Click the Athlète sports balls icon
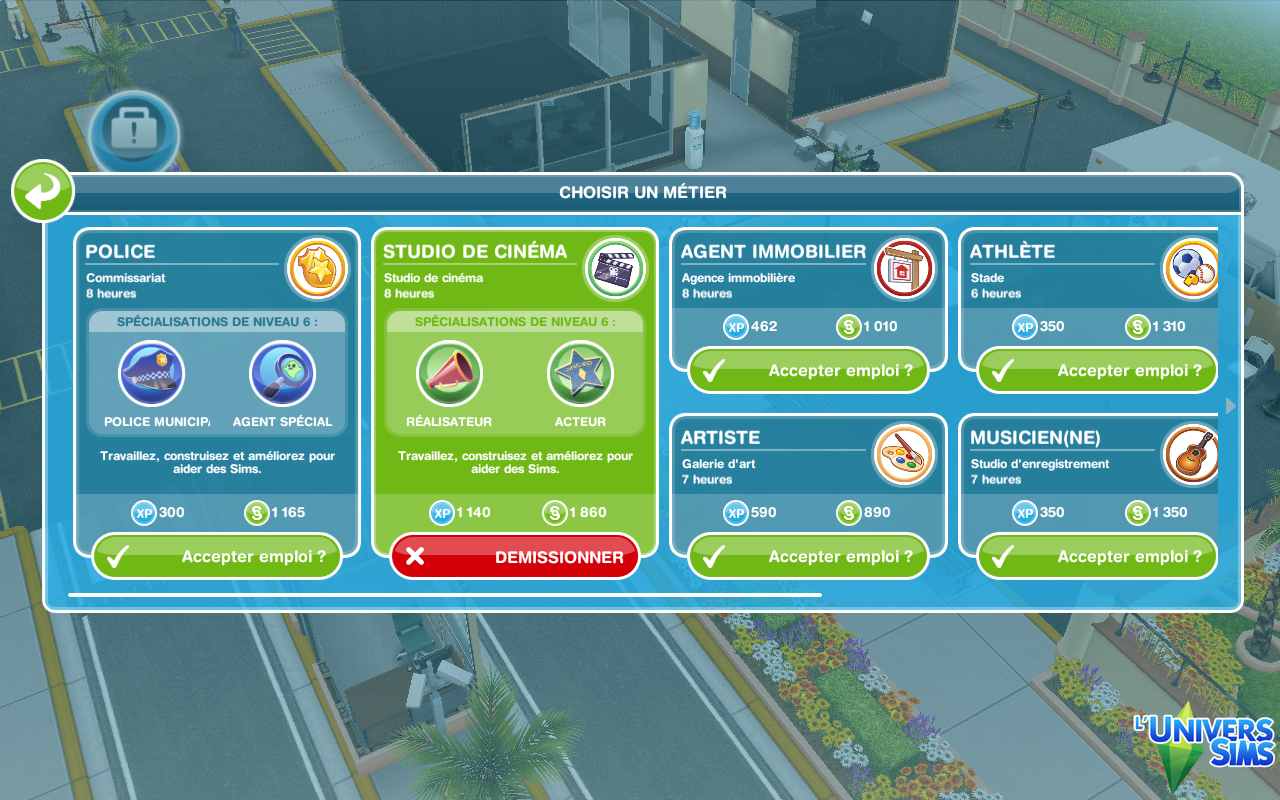Image resolution: width=1280 pixels, height=800 pixels. click(x=1191, y=268)
